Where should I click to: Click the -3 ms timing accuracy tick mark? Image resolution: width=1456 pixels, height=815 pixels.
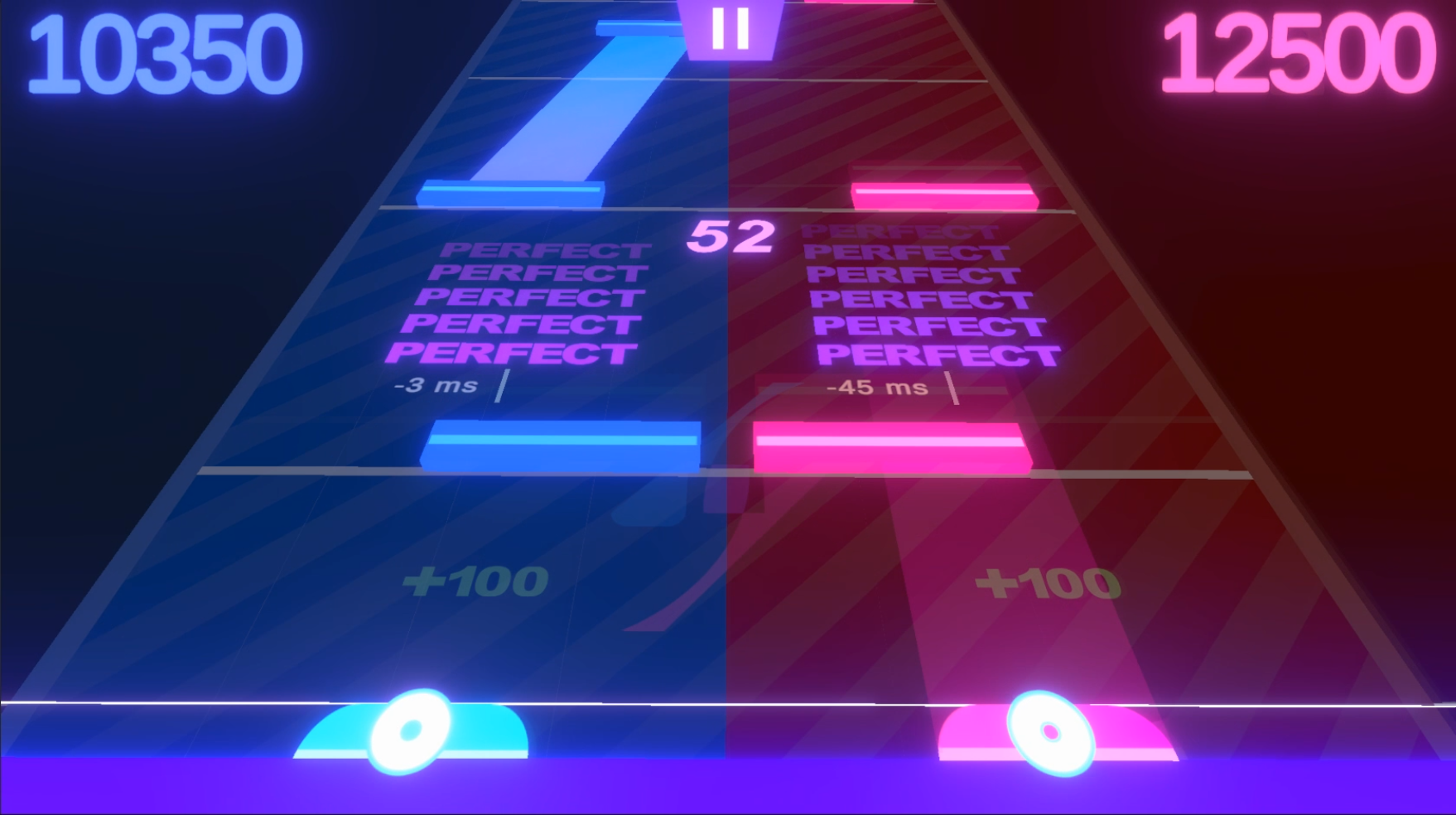[x=503, y=386]
